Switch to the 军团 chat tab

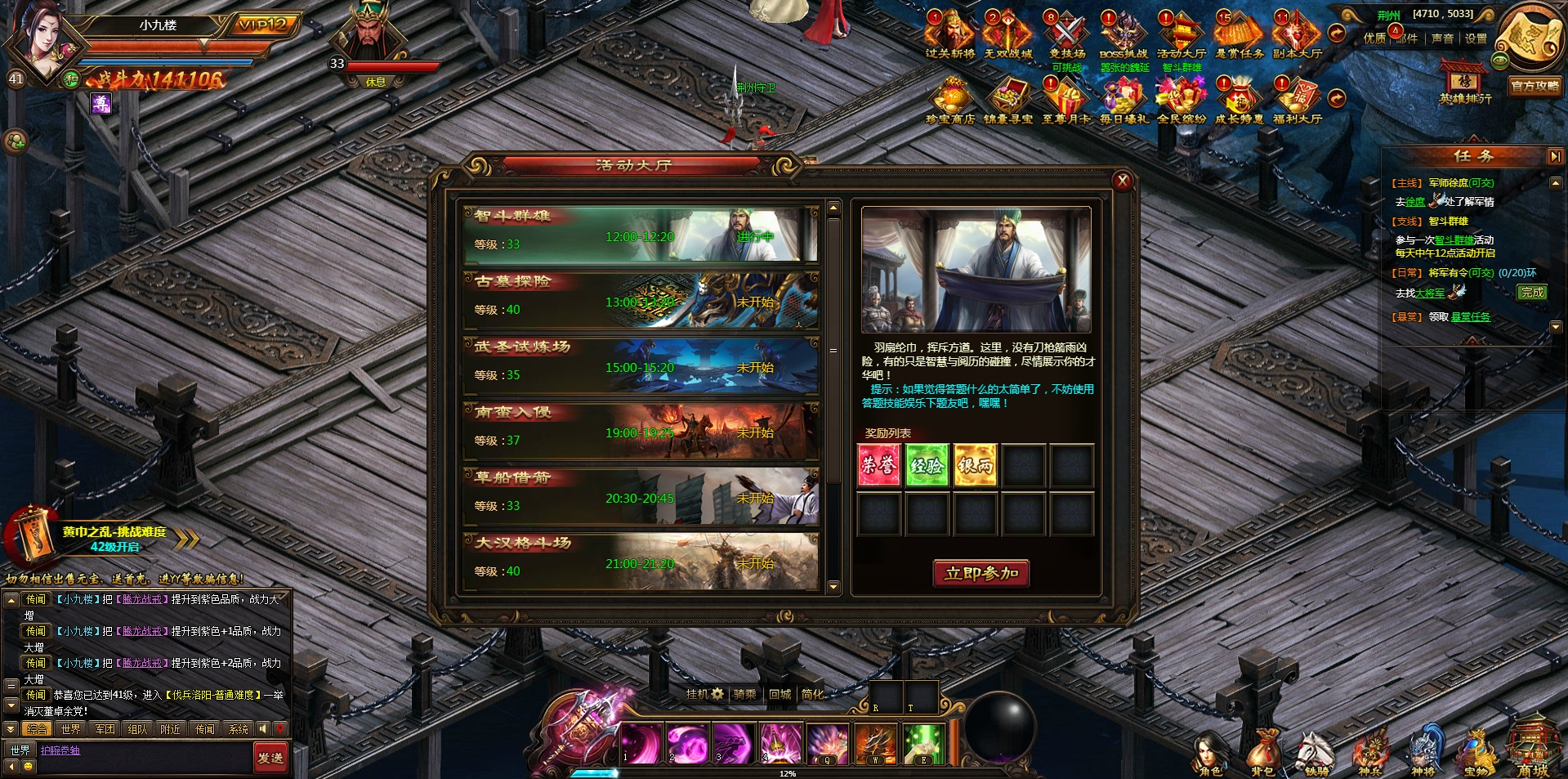pyautogui.click(x=105, y=728)
